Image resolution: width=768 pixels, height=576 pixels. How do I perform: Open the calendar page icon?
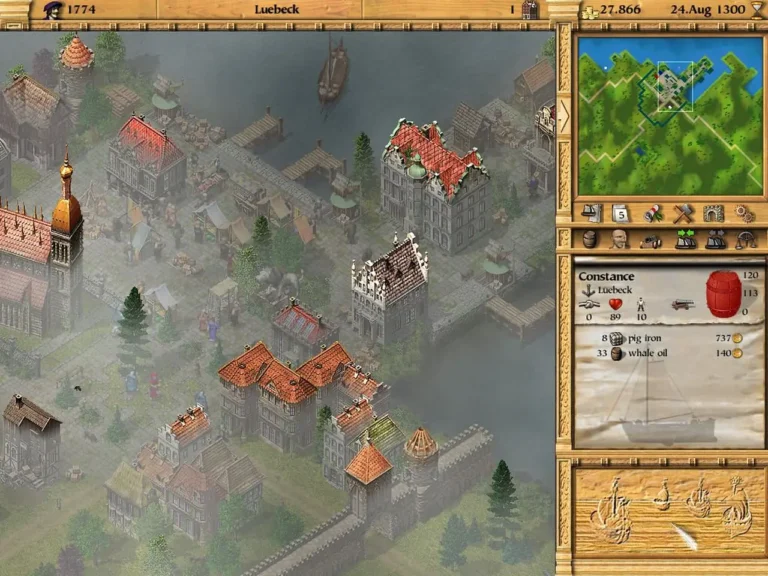[x=619, y=213]
